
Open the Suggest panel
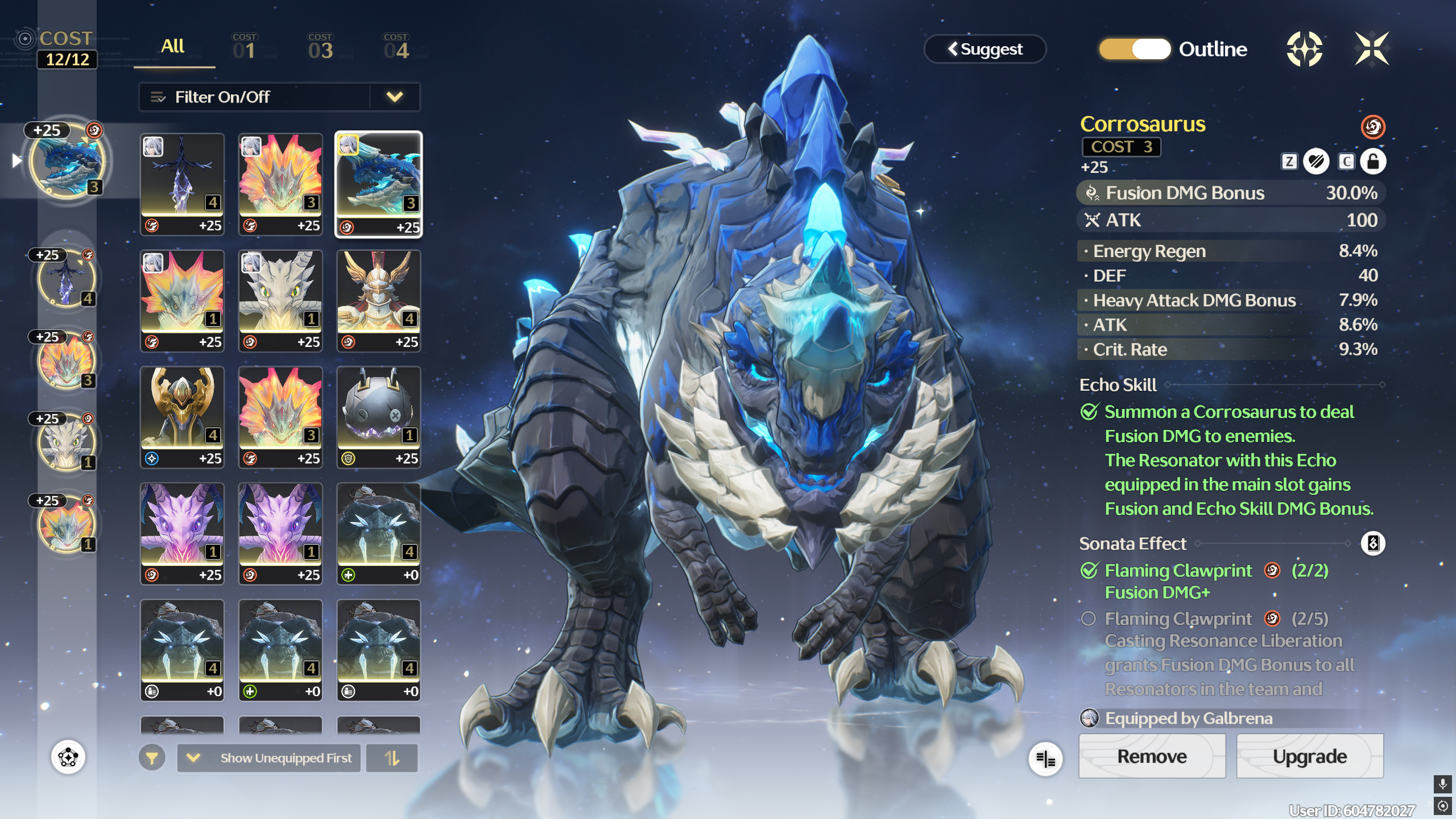point(985,49)
